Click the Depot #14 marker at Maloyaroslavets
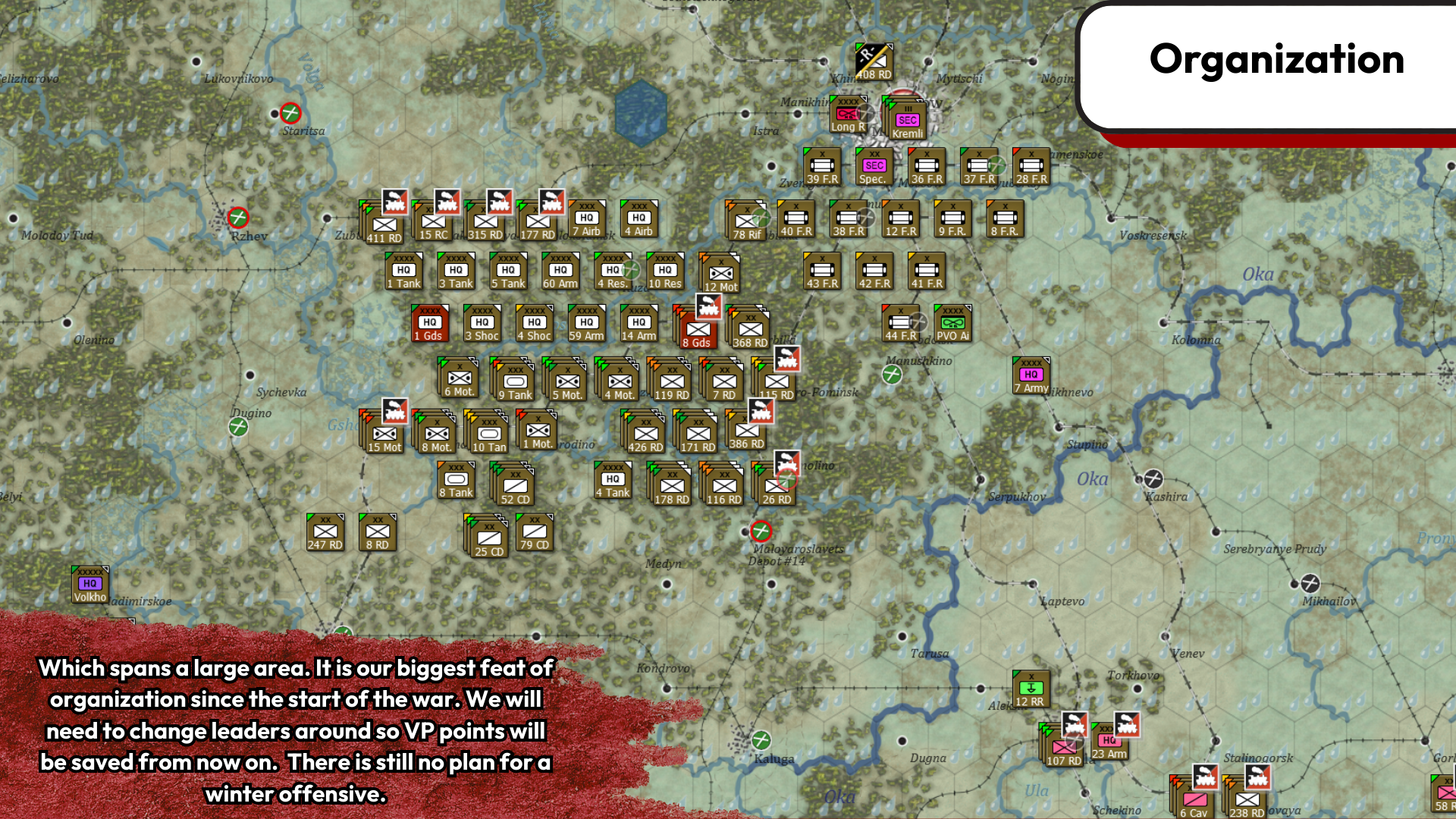Screen dimensions: 1456x819 coord(762,531)
